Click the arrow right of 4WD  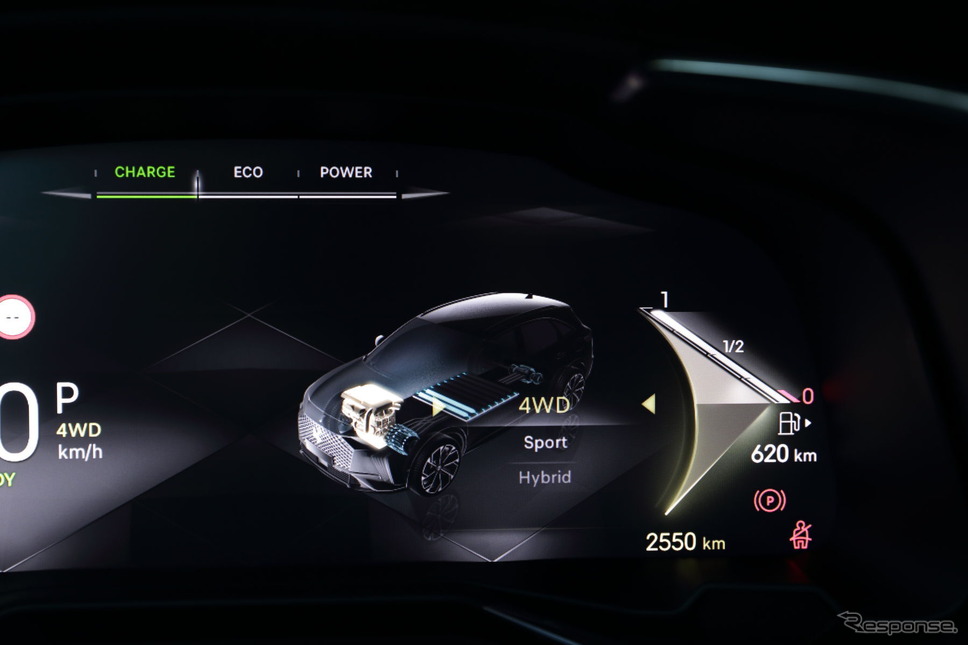point(648,404)
